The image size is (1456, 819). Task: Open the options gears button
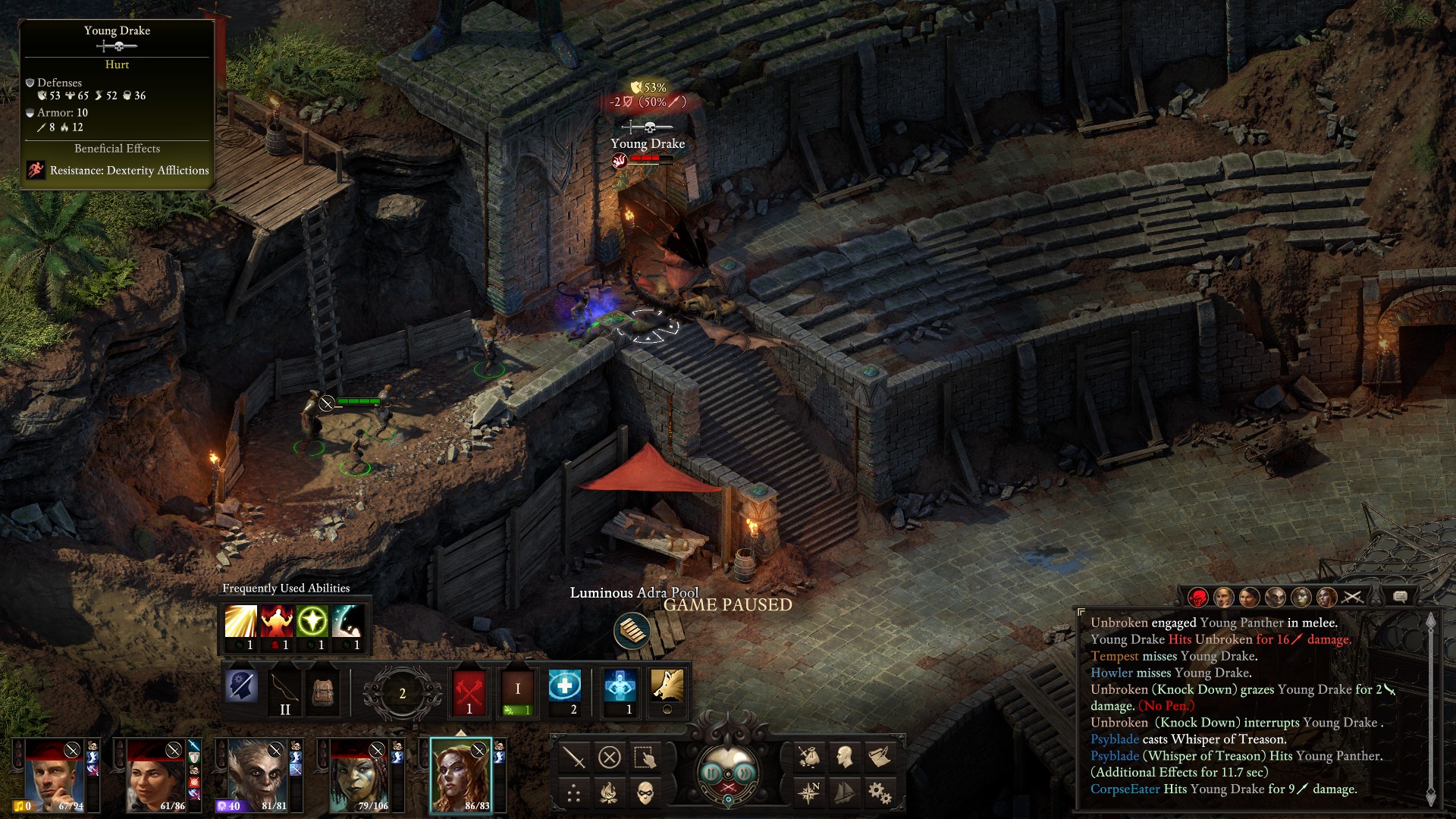[x=880, y=793]
